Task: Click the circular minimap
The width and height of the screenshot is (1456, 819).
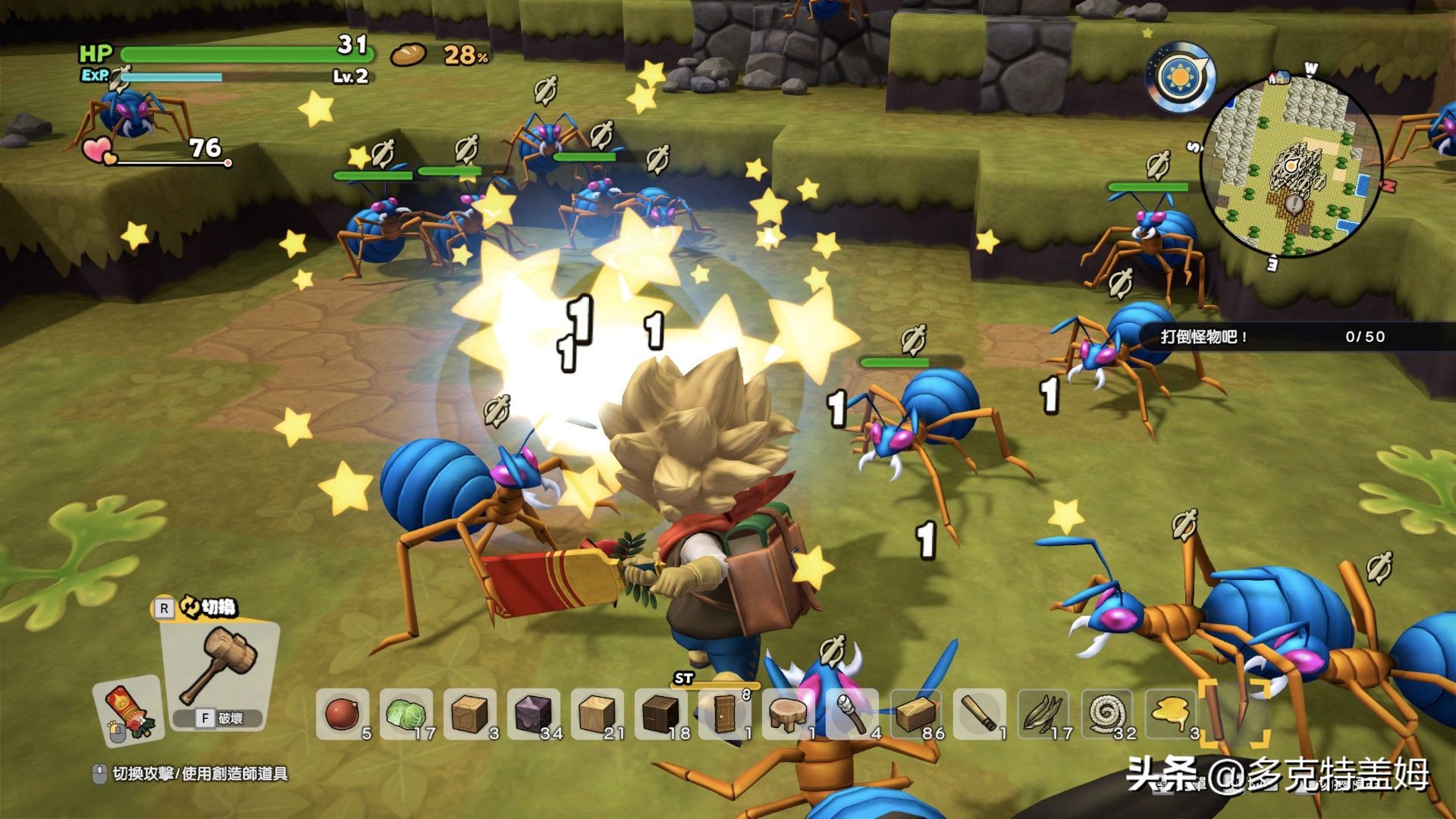Action: coord(1289,165)
